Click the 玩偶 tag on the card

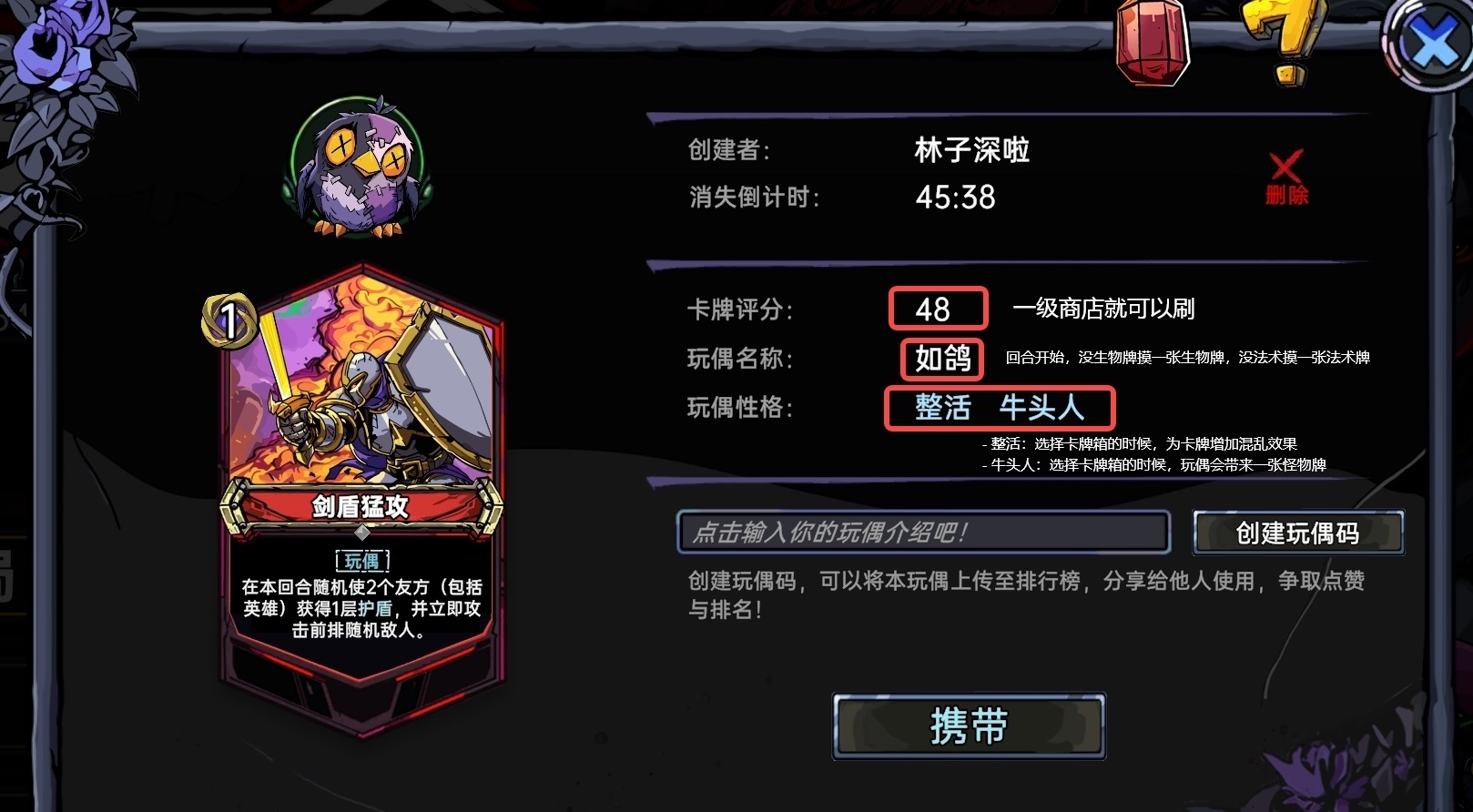[x=364, y=562]
